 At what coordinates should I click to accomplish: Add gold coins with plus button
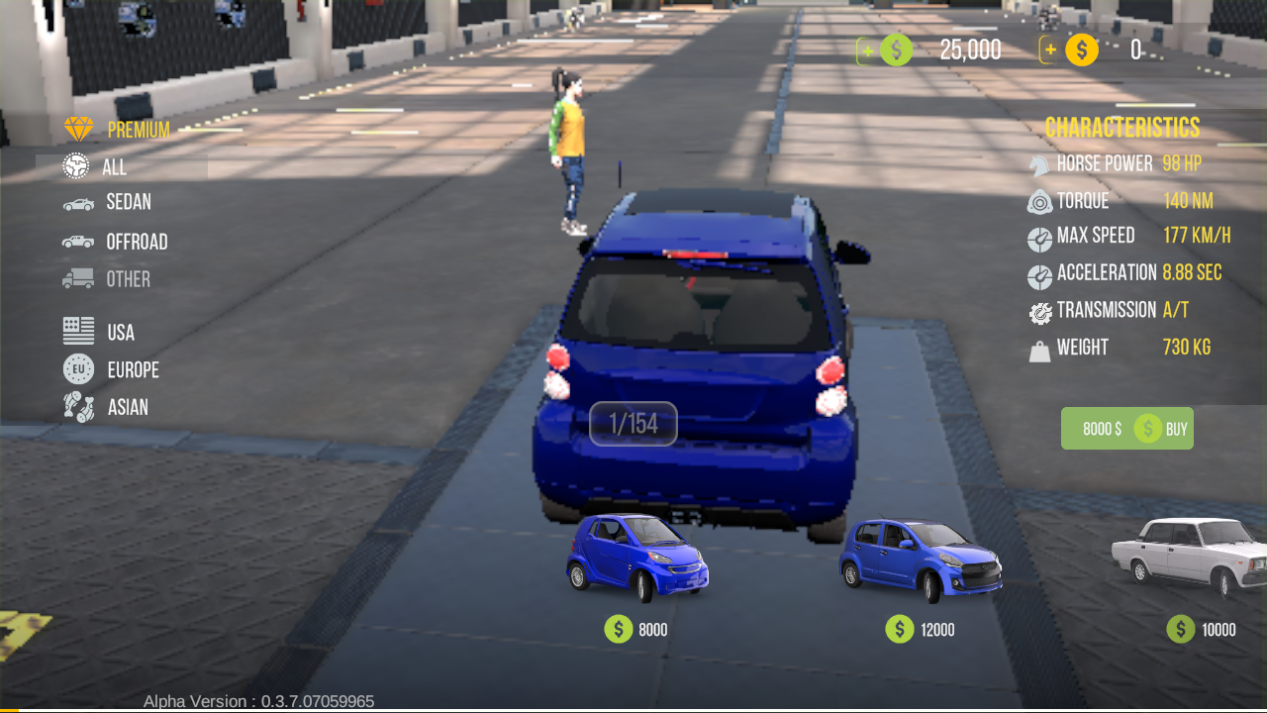tap(1050, 50)
